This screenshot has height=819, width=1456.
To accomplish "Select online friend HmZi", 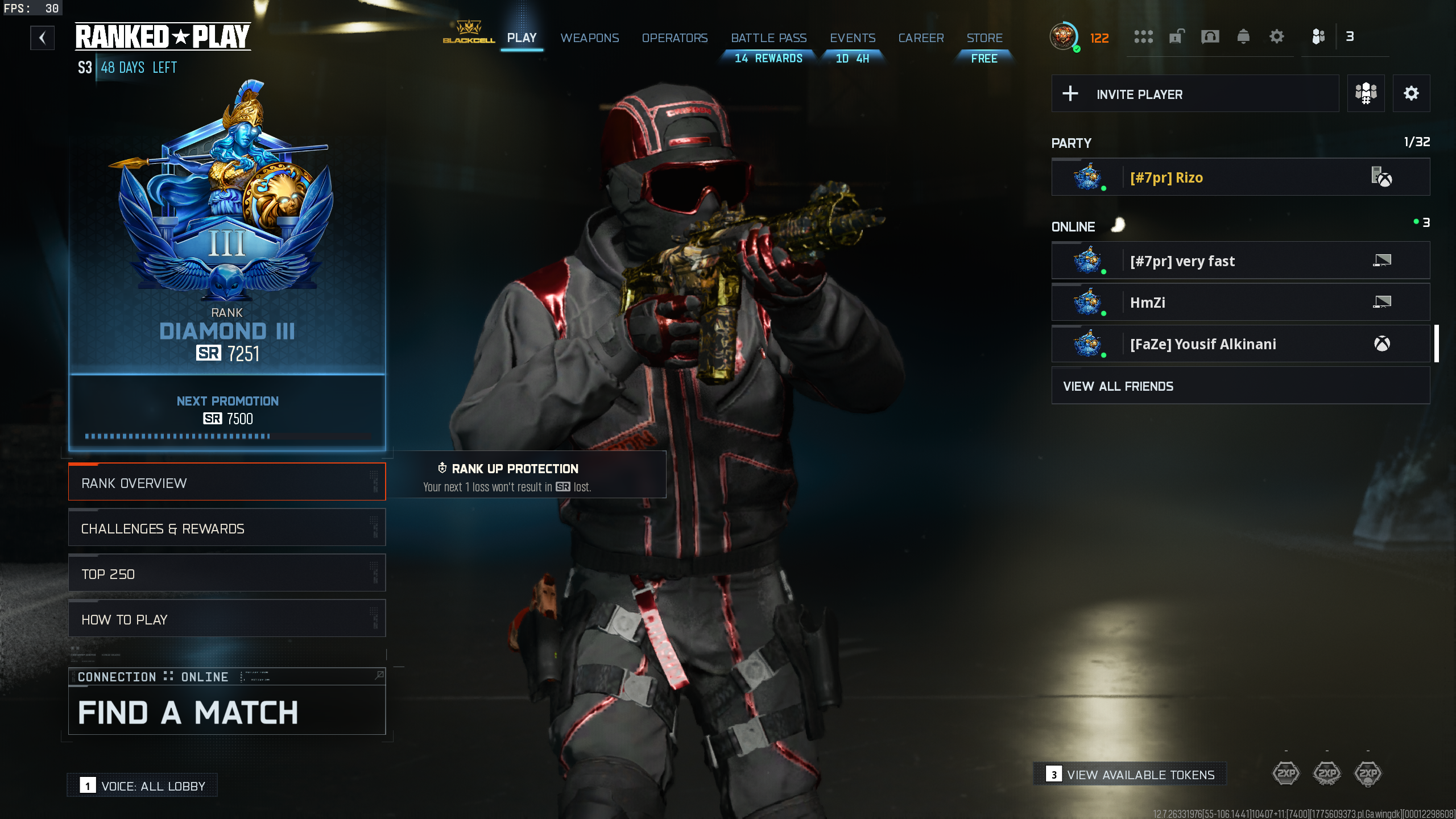I will 1240,303.
